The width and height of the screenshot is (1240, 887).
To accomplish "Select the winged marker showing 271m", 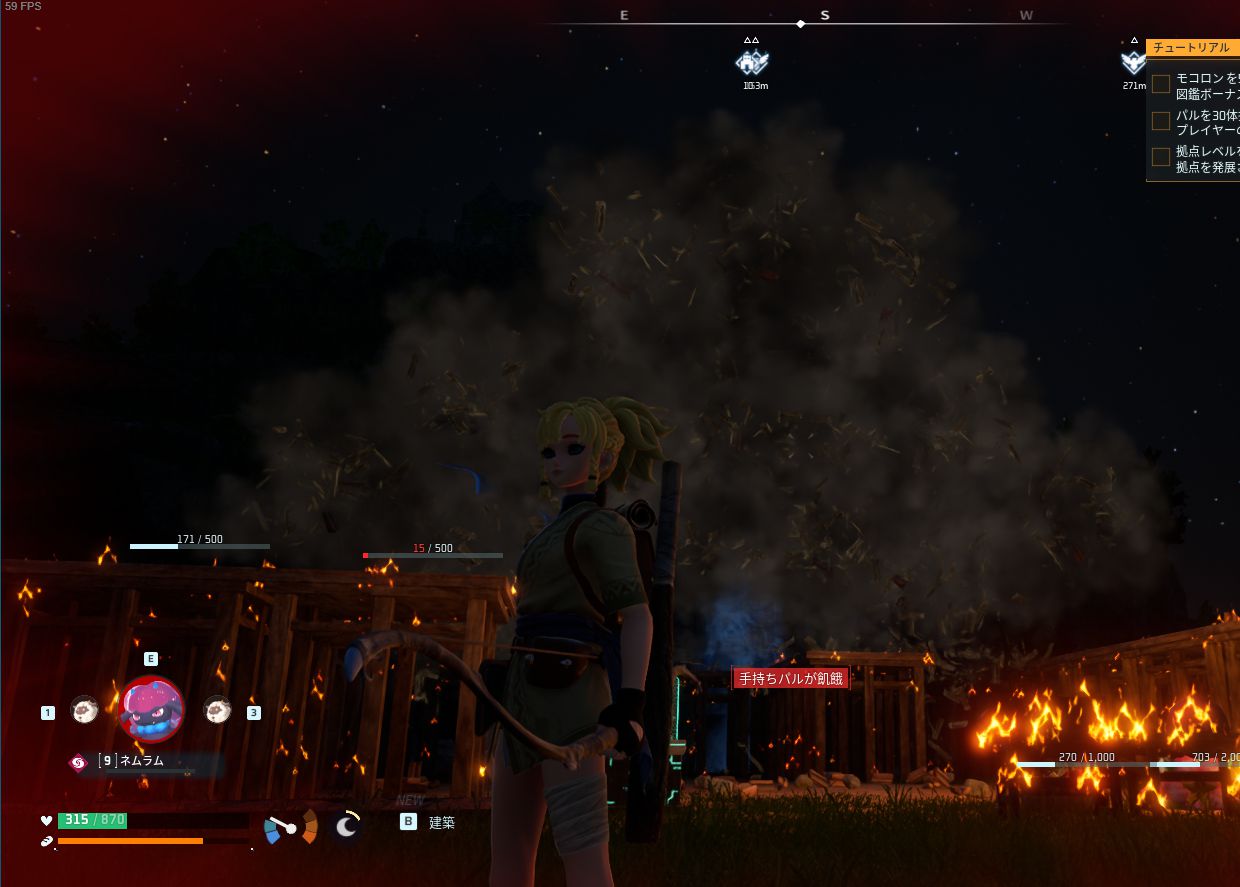I will tap(1133, 63).
